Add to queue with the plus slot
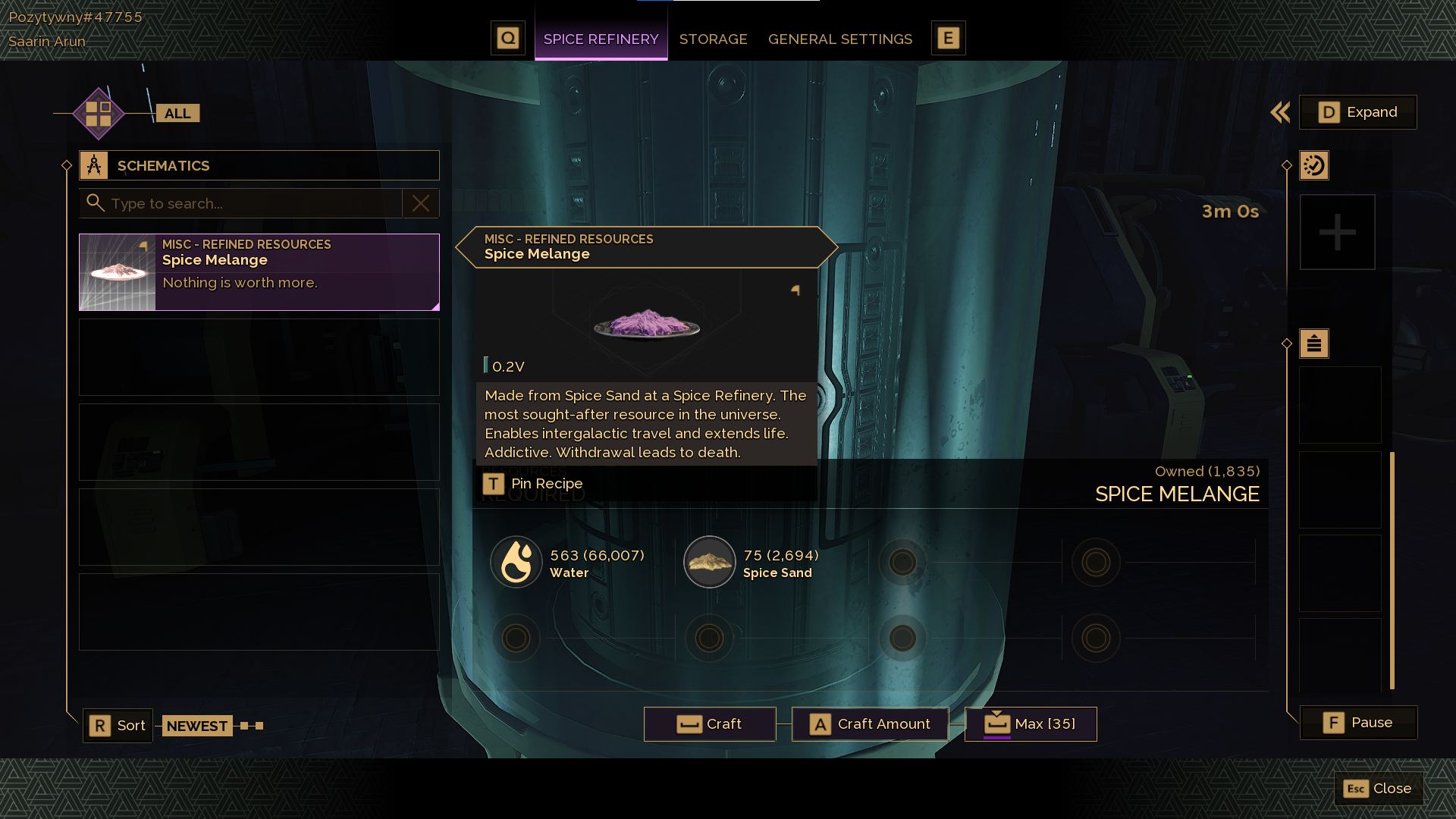 point(1337,232)
